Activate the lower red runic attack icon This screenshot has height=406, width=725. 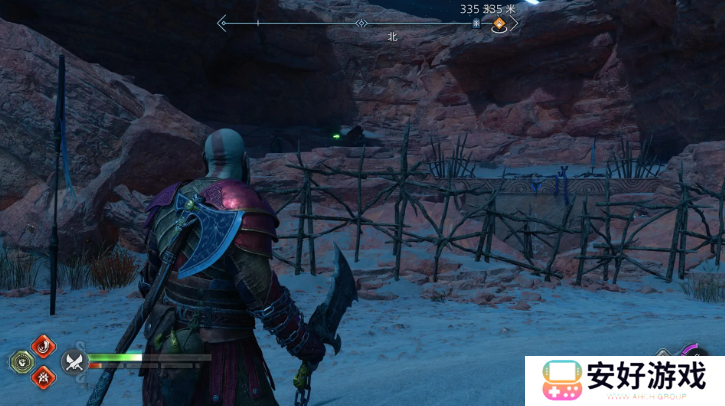44,377
